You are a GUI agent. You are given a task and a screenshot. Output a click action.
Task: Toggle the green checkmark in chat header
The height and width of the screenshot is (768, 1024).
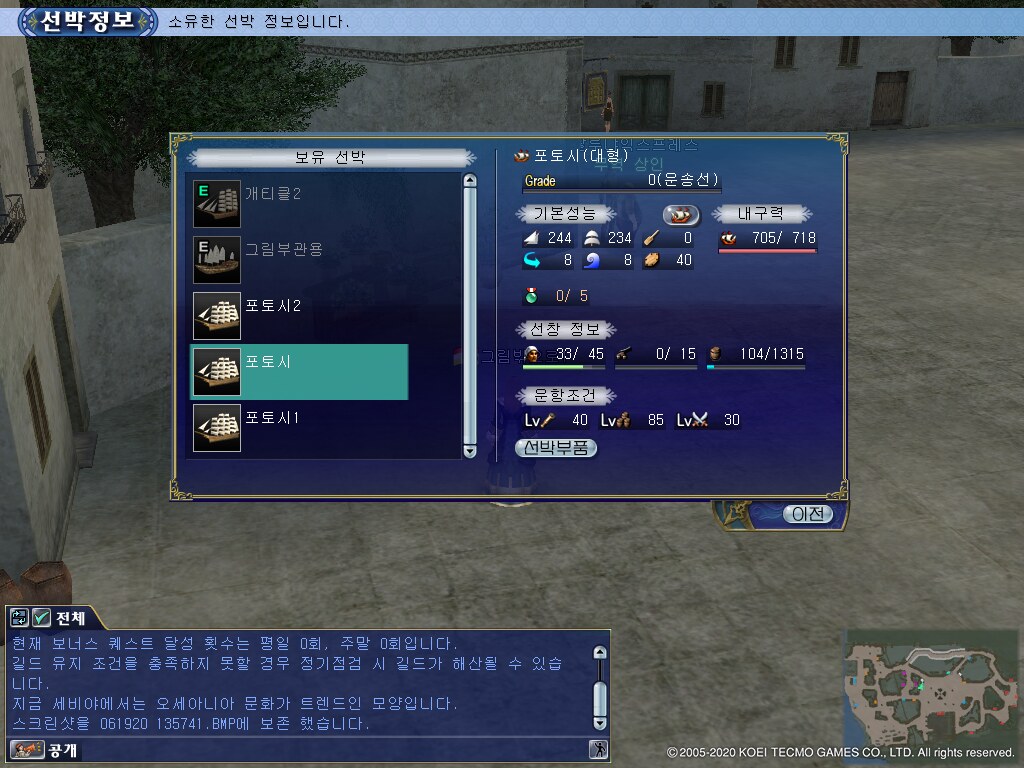(x=42, y=617)
